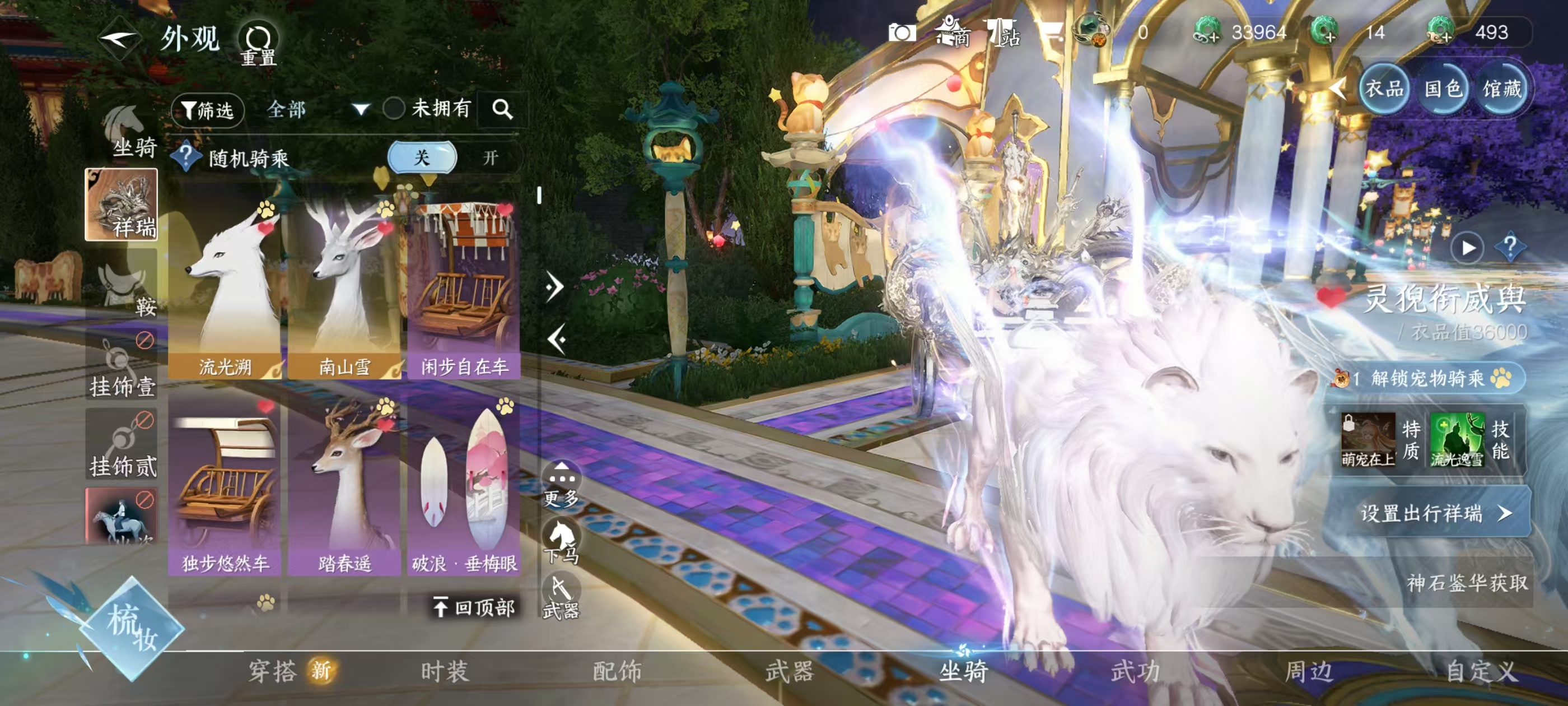Open the camera screenshot icon
1568x706 pixels.
click(902, 33)
